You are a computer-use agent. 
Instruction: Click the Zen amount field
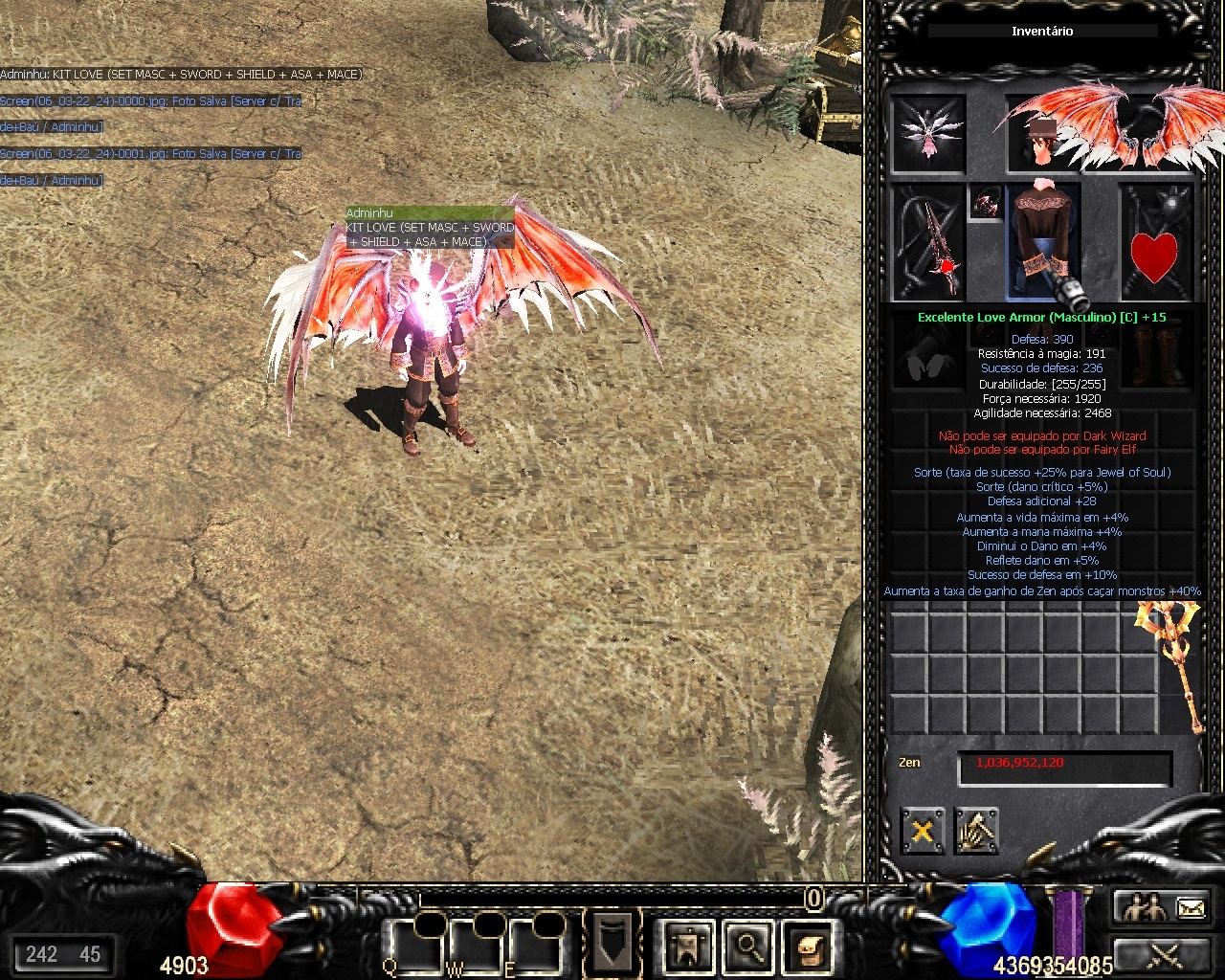click(1064, 768)
